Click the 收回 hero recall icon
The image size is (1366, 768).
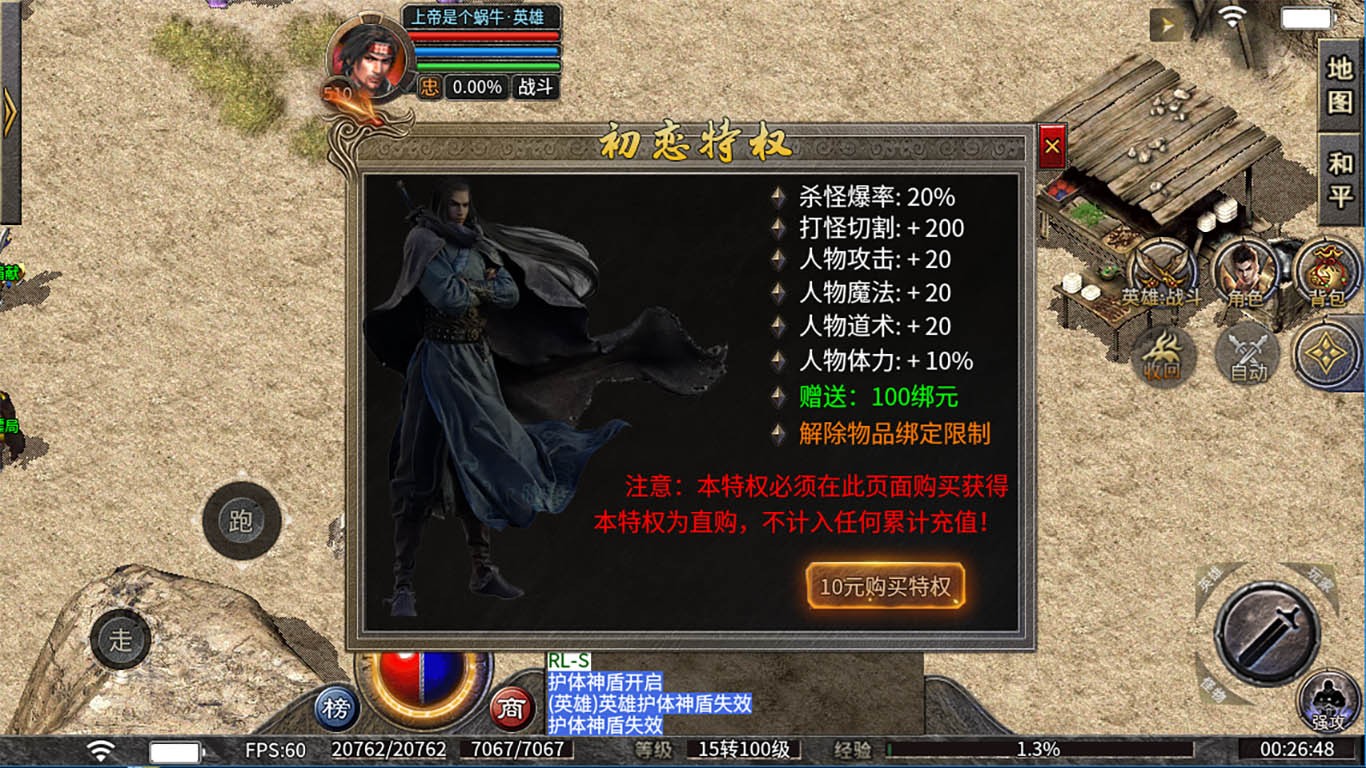coord(1163,355)
